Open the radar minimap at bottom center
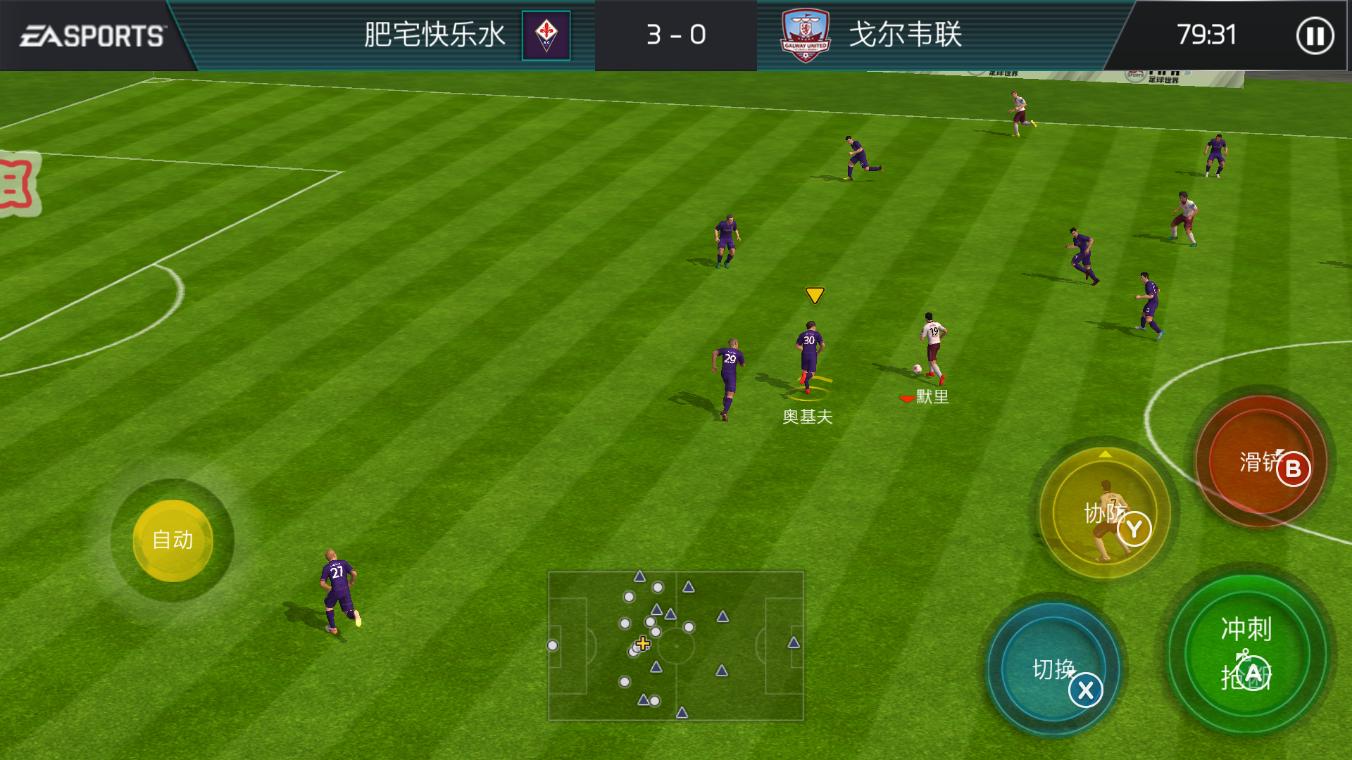This screenshot has width=1352, height=760. coord(676,644)
